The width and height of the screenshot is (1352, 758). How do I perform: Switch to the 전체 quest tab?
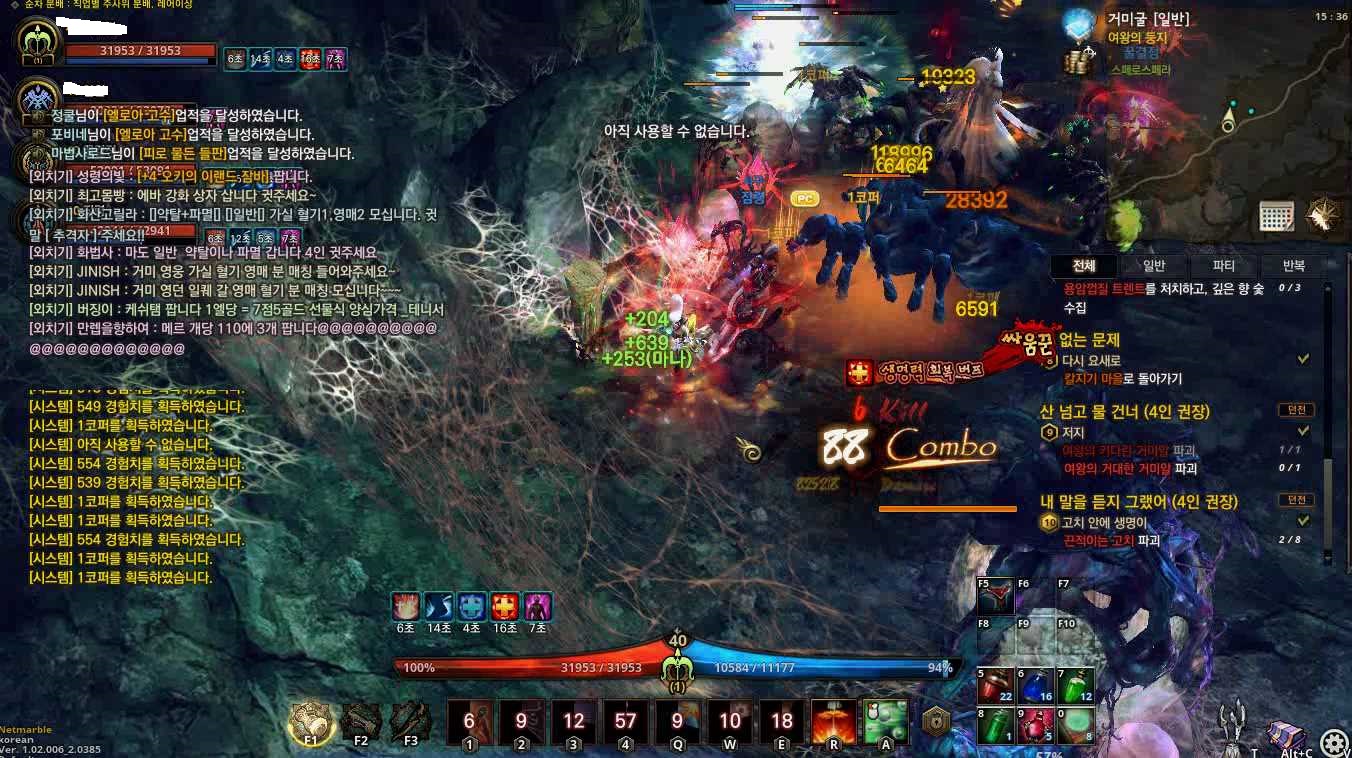(x=1084, y=266)
